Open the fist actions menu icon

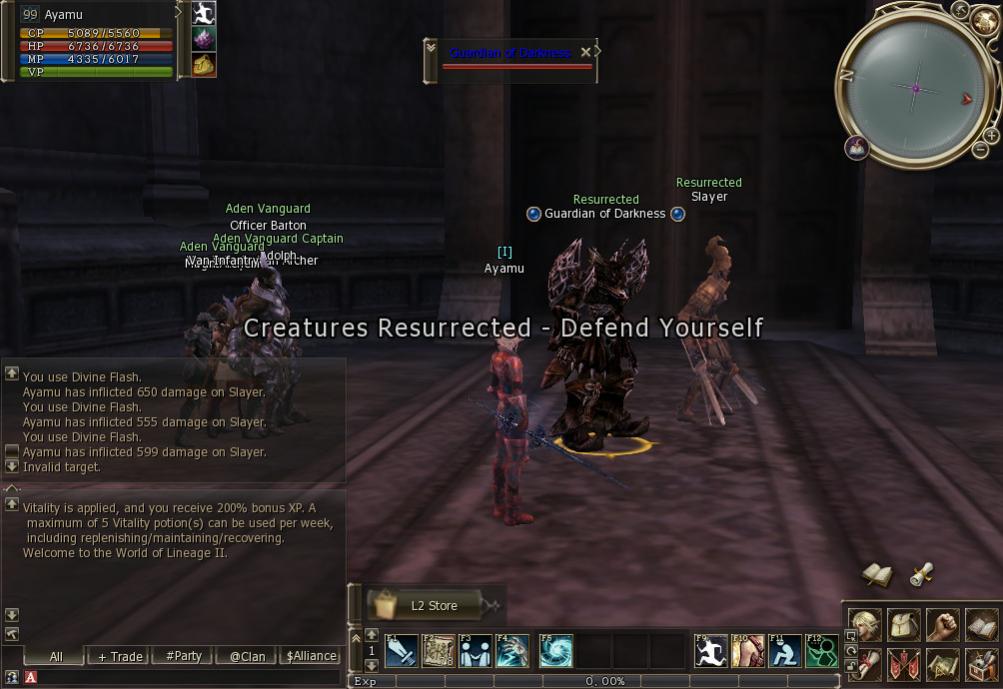[x=942, y=625]
